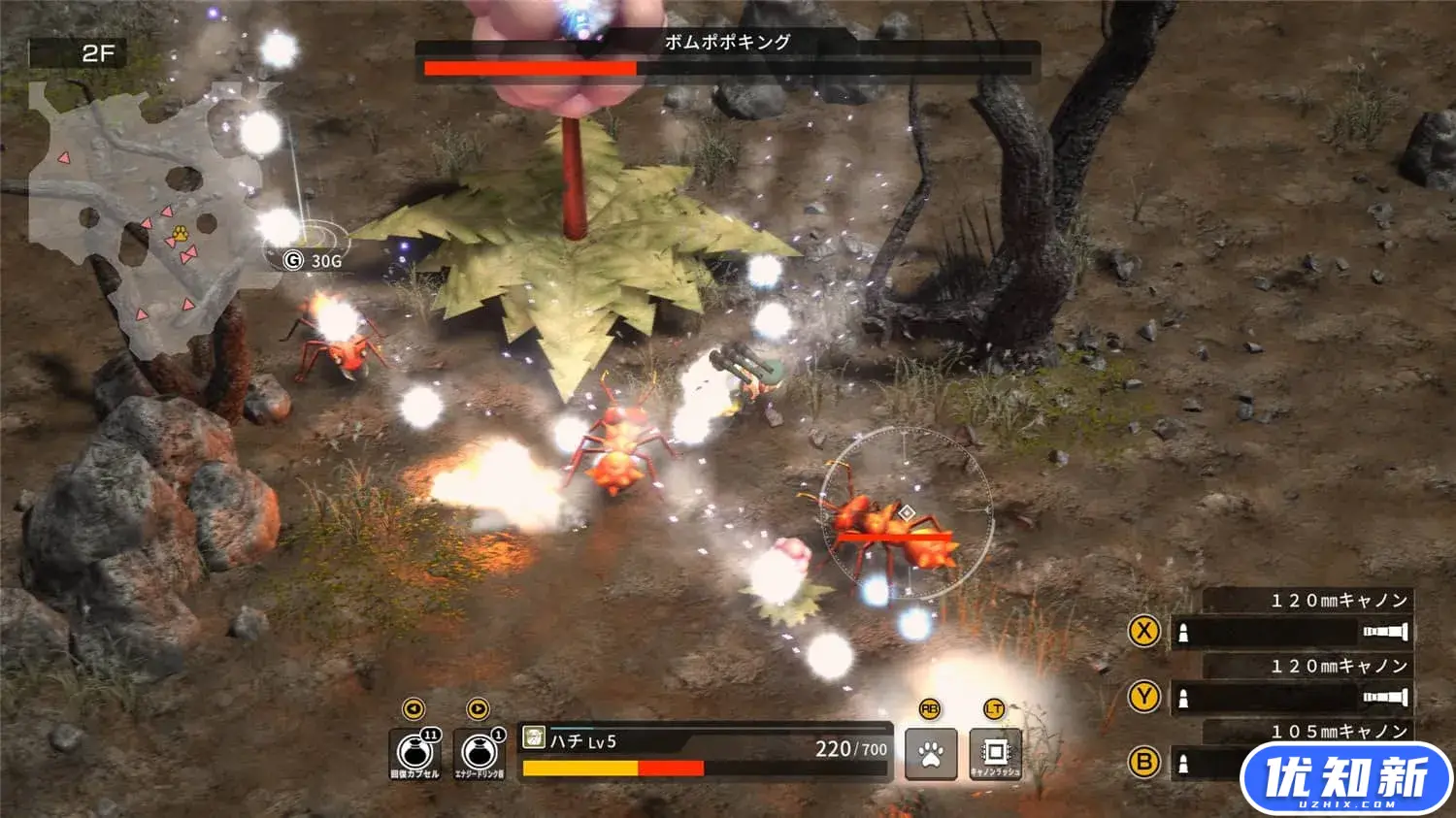Use the エナジードリンク energy drink item

[480, 754]
